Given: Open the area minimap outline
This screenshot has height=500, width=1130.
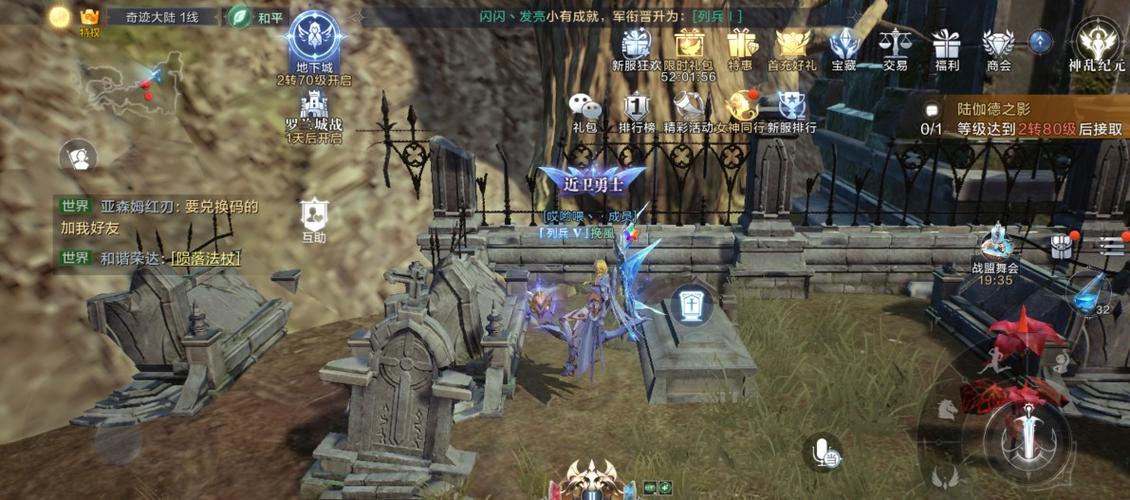Looking at the screenshot, I should tap(130, 82).
